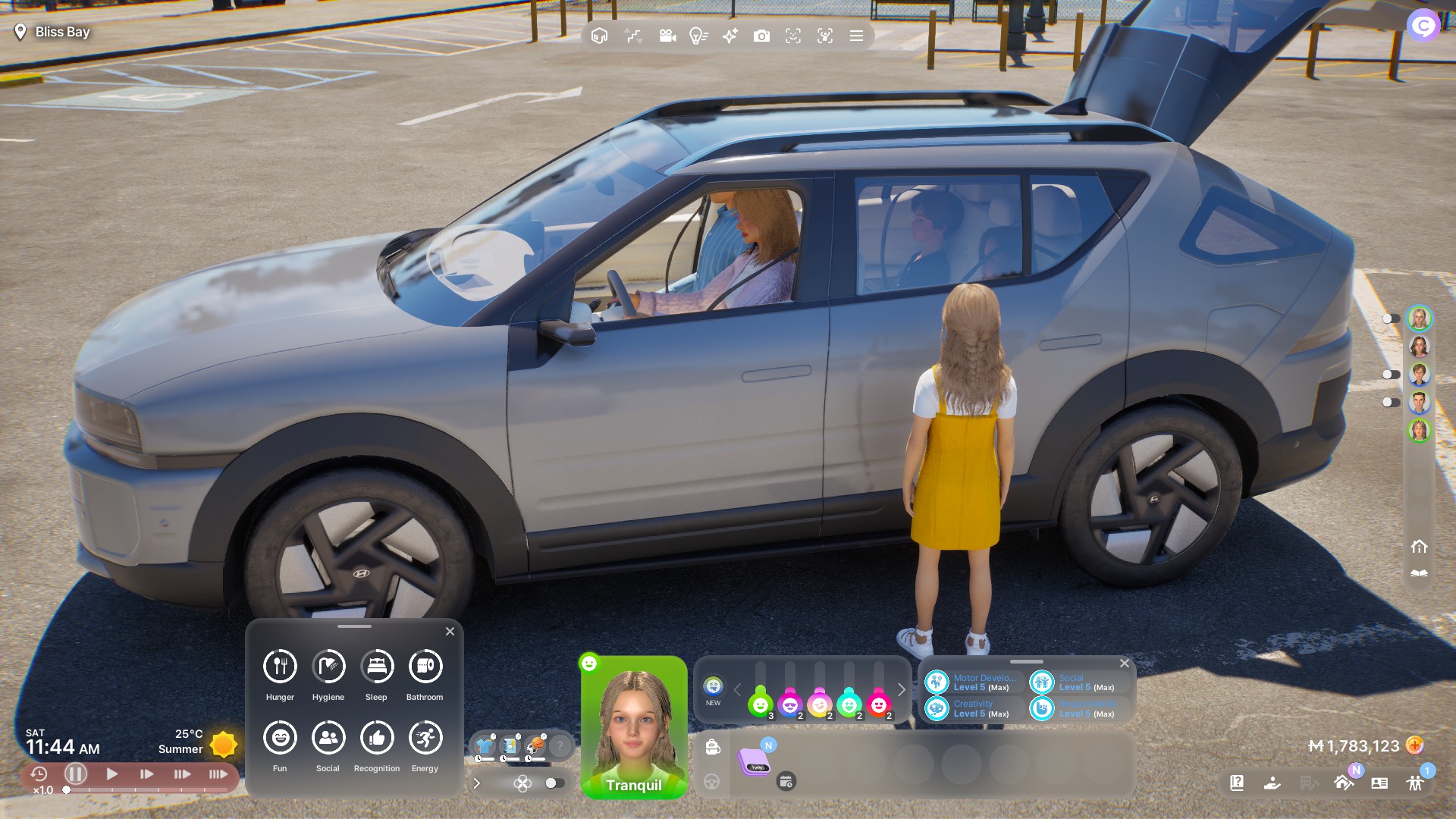Open the hamburger menu in the top toolbar
Image resolution: width=1456 pixels, height=819 pixels.
coord(856,36)
